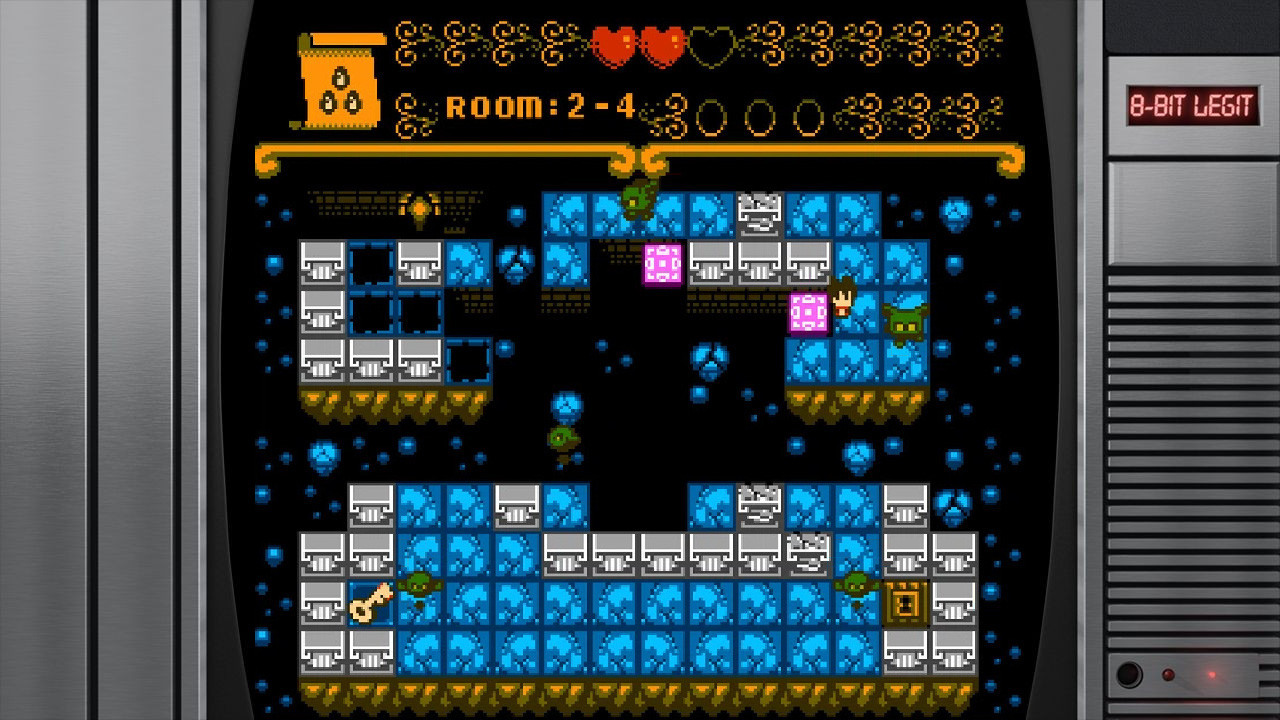Screen dimensions: 1280x720
Task: Click the upper pink block
Action: [x=663, y=263]
